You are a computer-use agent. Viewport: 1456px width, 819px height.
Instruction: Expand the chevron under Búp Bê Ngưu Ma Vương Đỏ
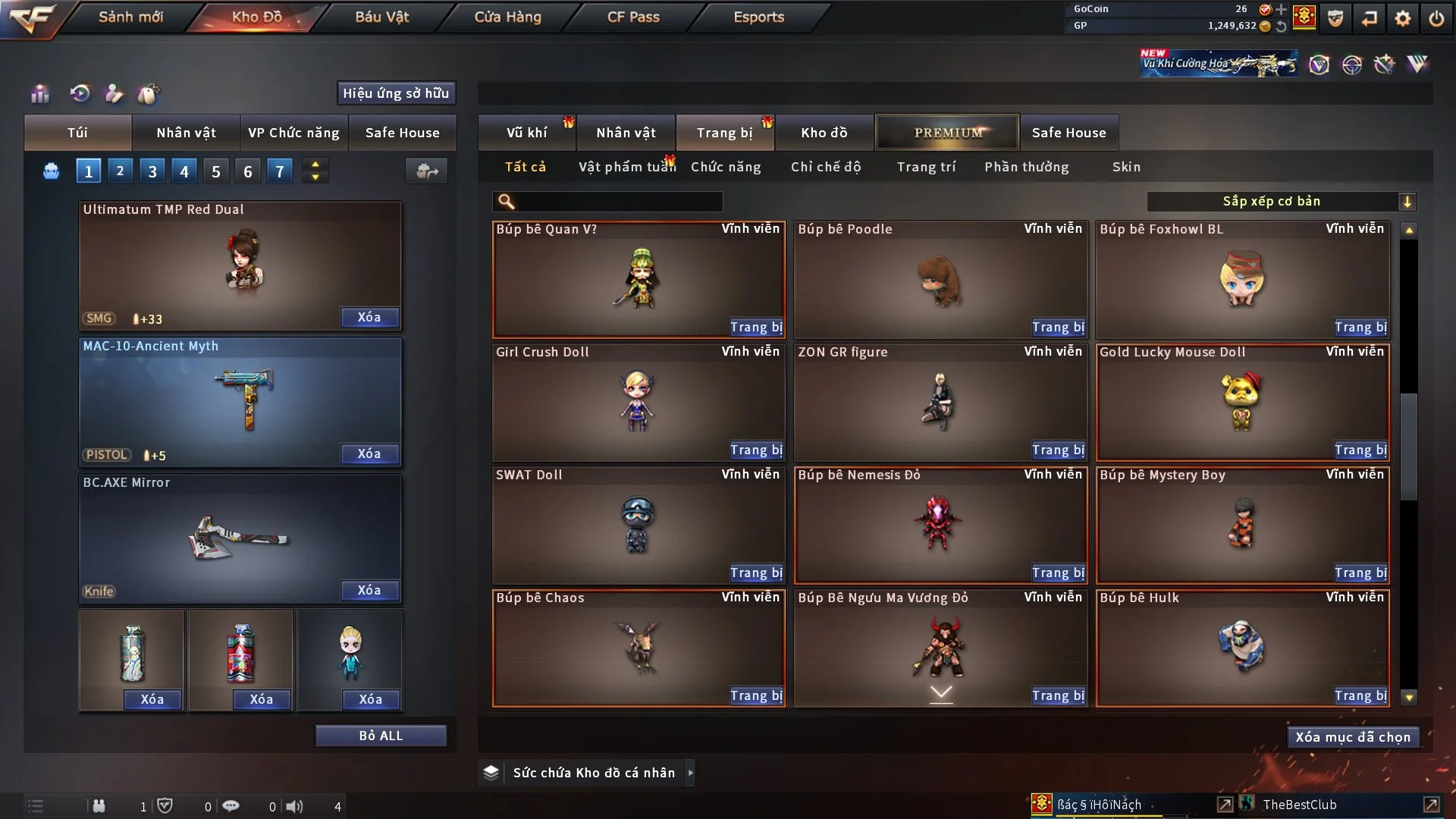point(940,692)
